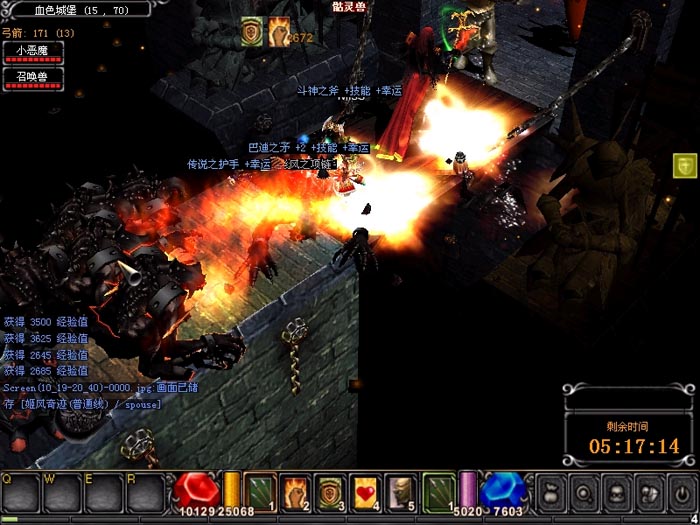Activate the flaming fist skill in slot 2

pyautogui.click(x=296, y=490)
